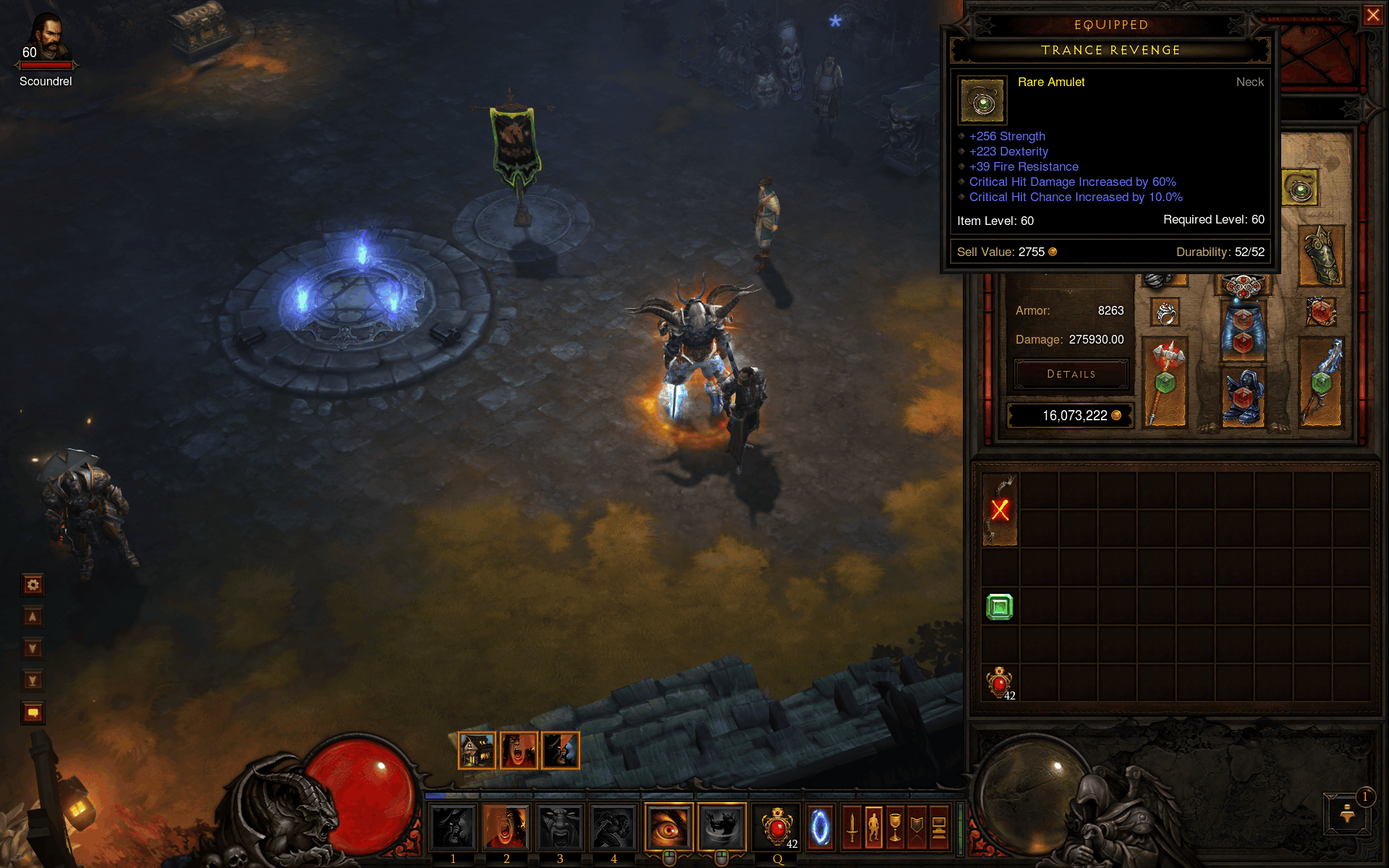The image size is (1389, 868).
Task: Toggle the inventory with the character figure icon
Action: tap(874, 827)
